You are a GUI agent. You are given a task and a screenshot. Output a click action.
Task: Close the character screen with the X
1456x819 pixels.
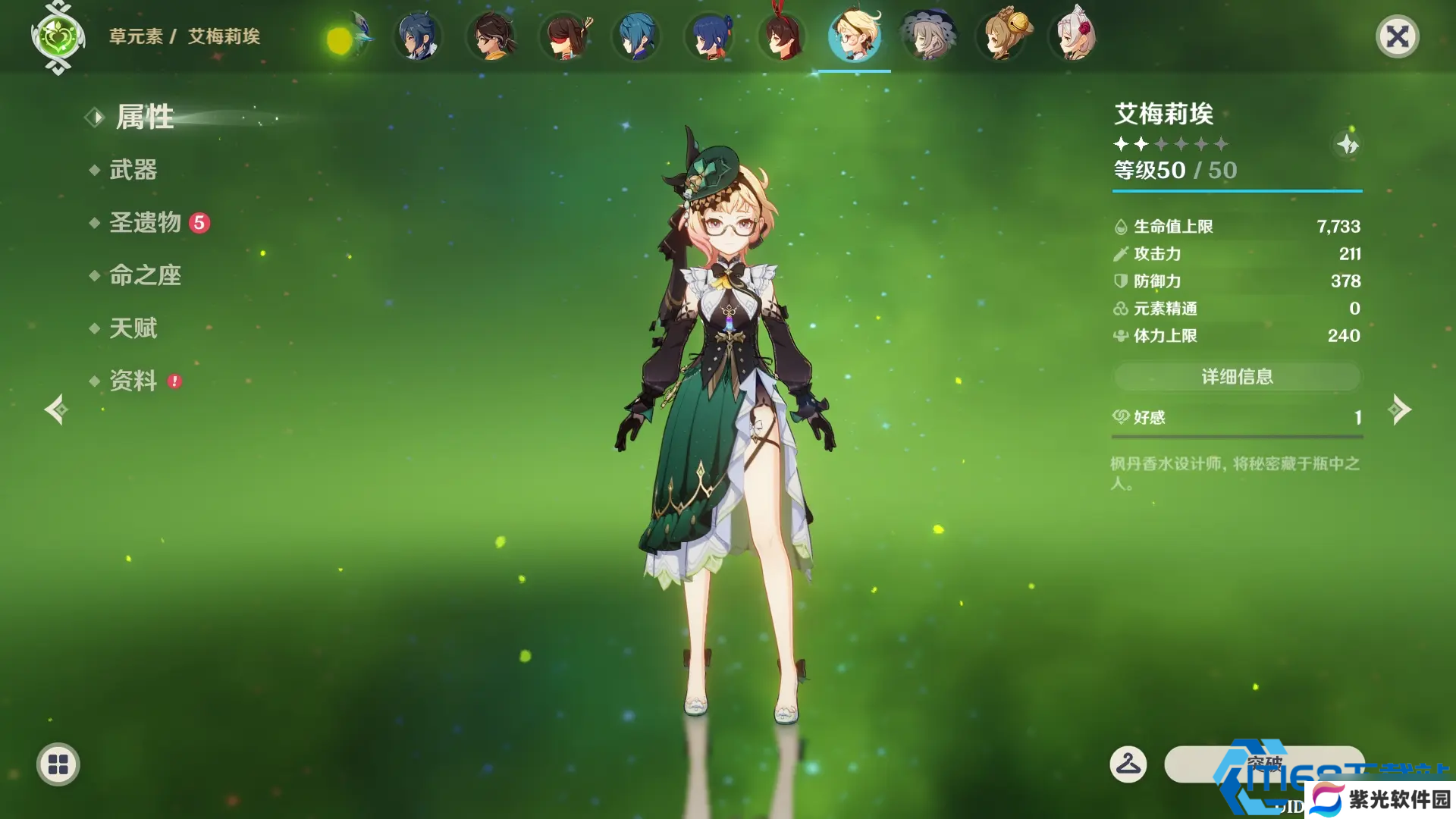click(x=1397, y=36)
